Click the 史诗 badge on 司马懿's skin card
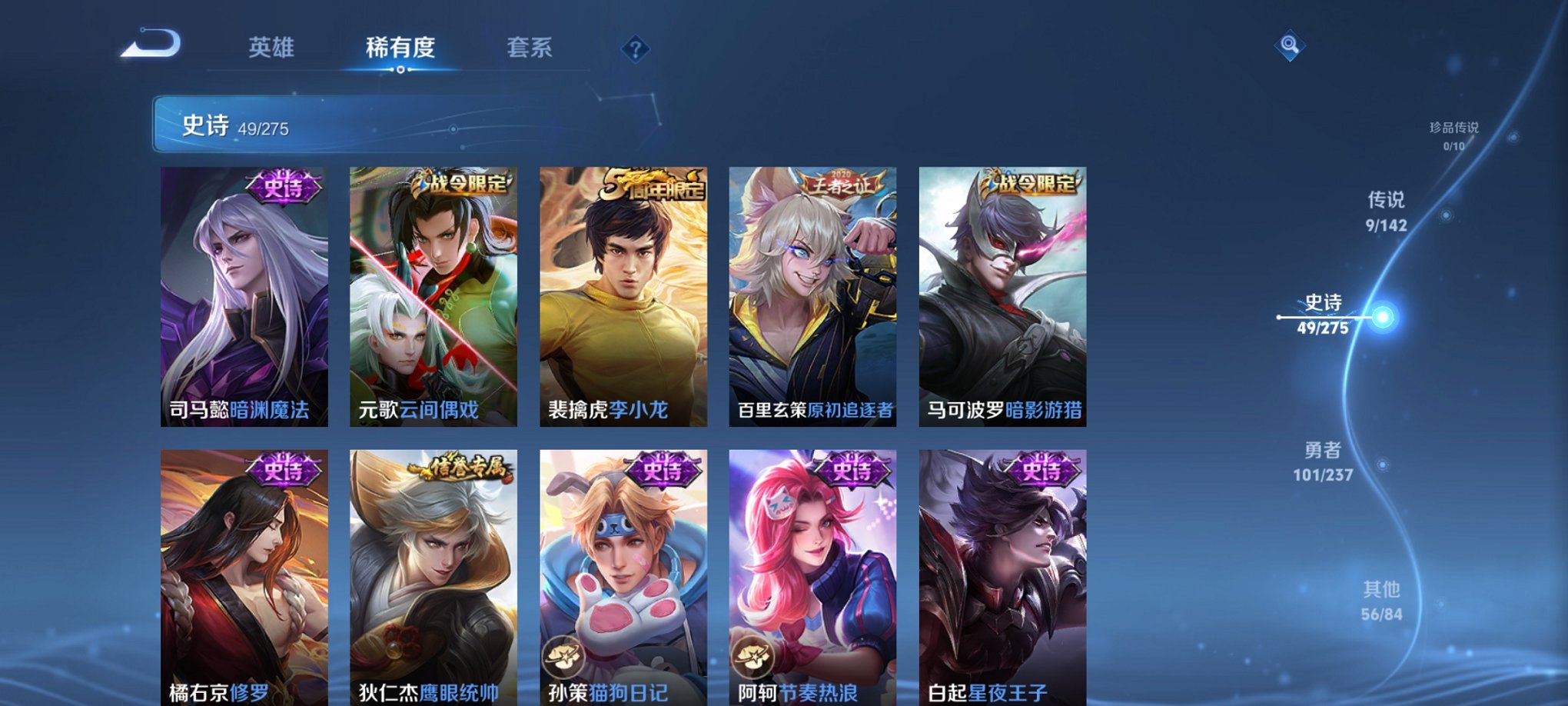 [x=284, y=185]
